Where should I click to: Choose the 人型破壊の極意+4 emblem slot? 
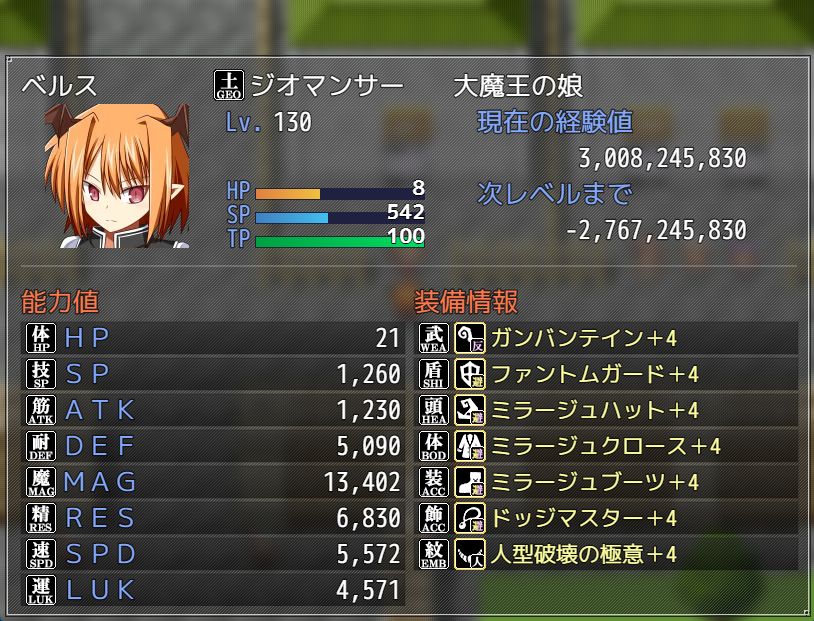point(582,554)
